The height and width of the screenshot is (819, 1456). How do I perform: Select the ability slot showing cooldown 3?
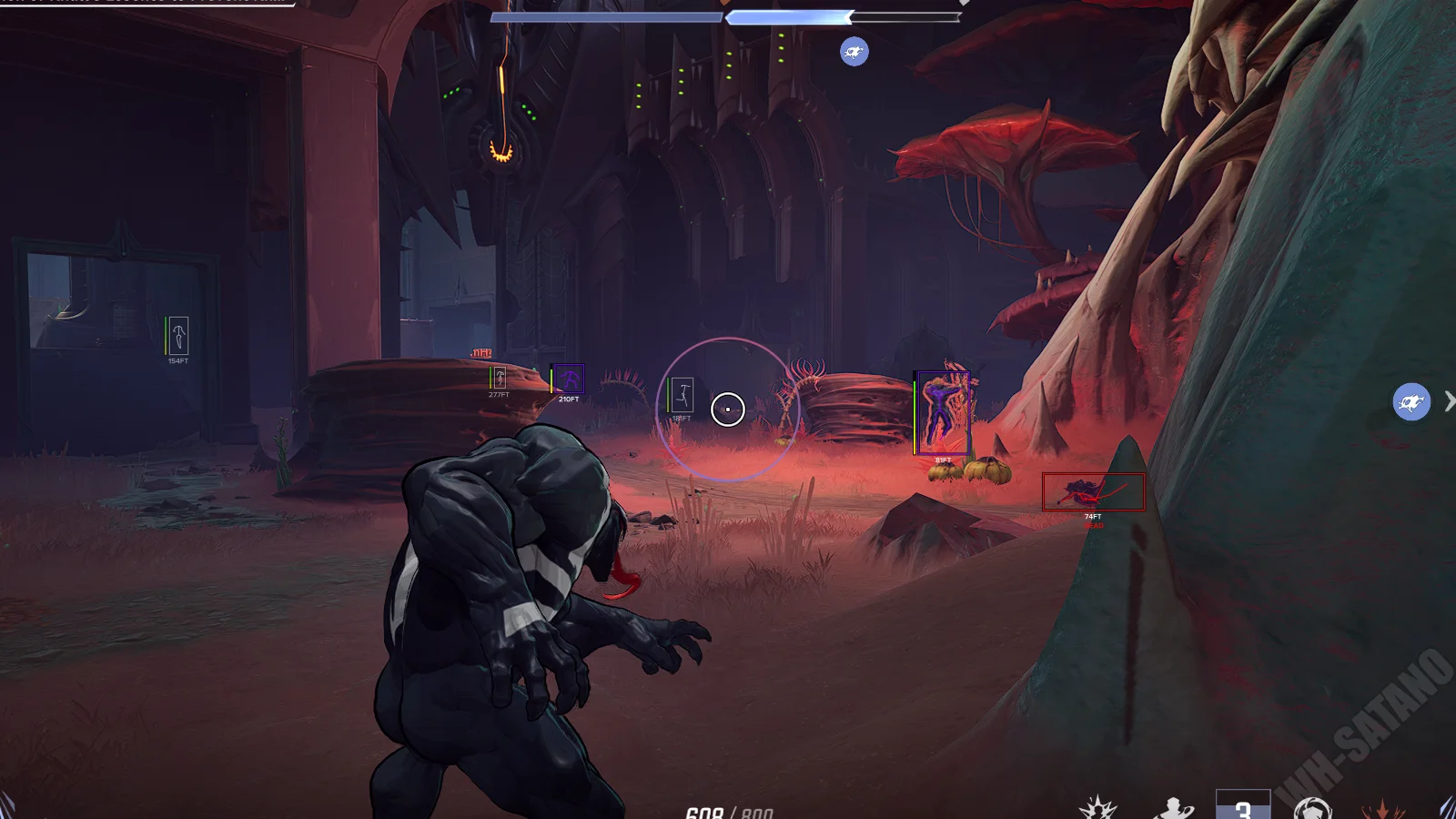(1243, 806)
